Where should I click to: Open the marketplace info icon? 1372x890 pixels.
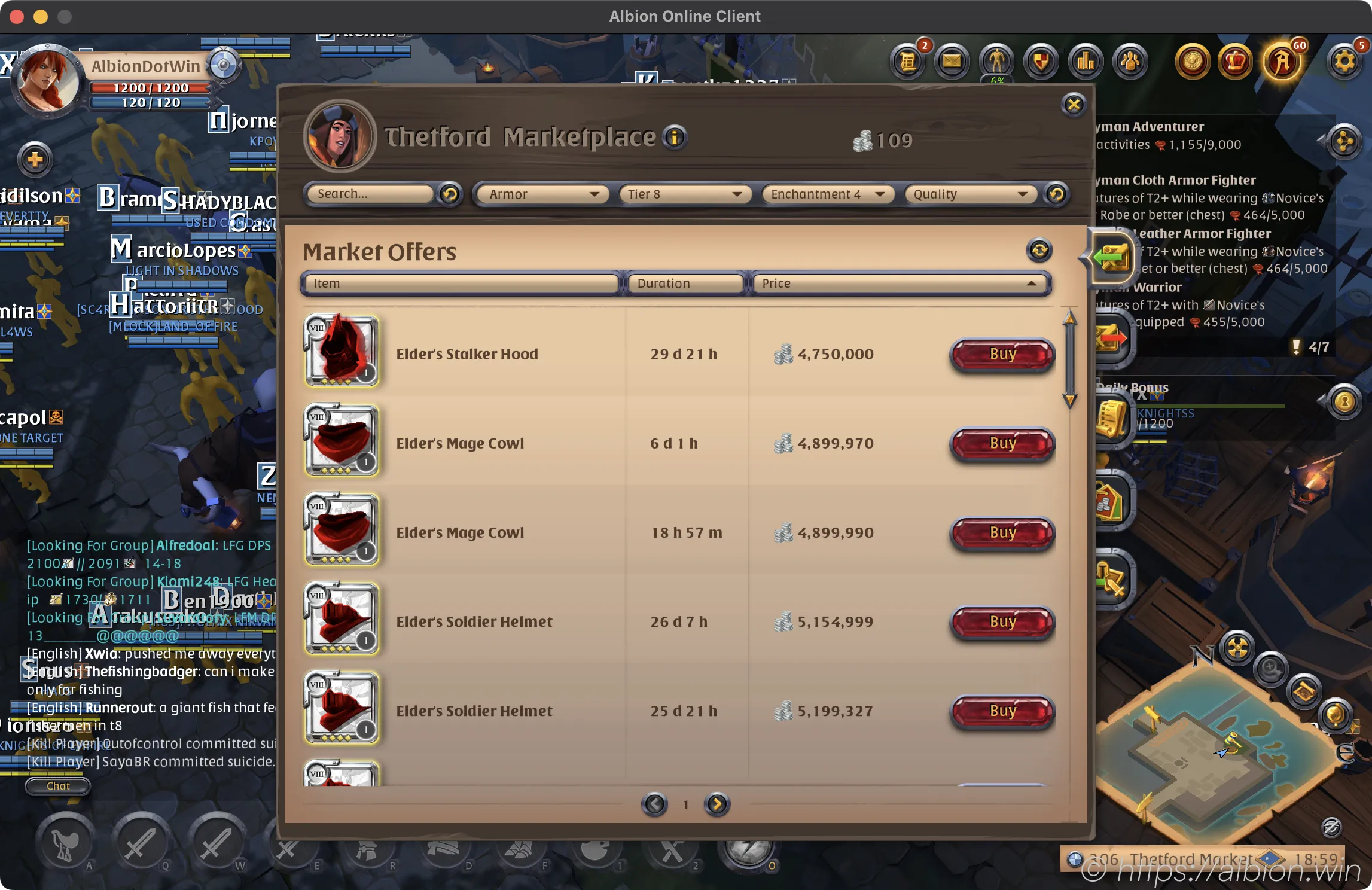pyautogui.click(x=675, y=138)
